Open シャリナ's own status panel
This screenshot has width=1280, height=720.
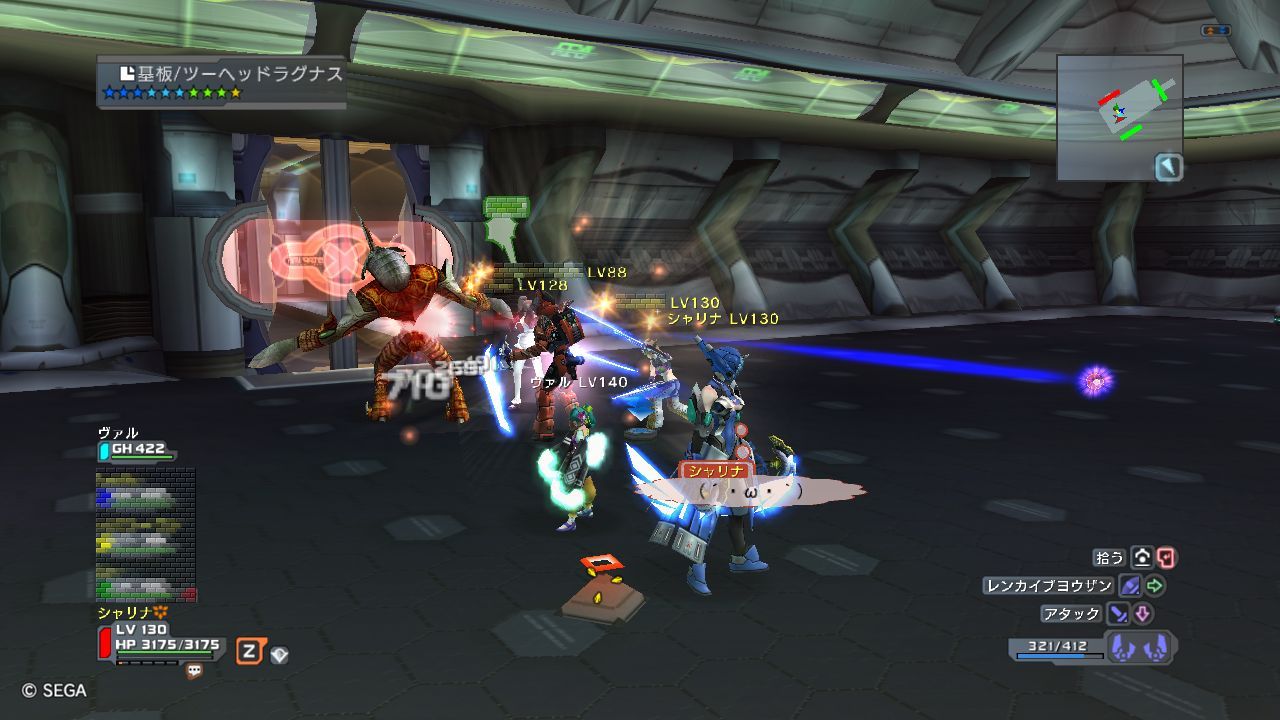coord(158,640)
